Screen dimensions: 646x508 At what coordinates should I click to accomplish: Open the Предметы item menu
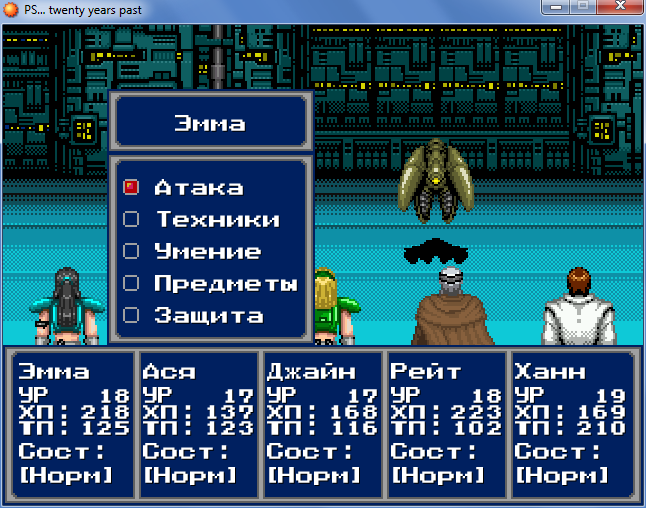click(225, 283)
